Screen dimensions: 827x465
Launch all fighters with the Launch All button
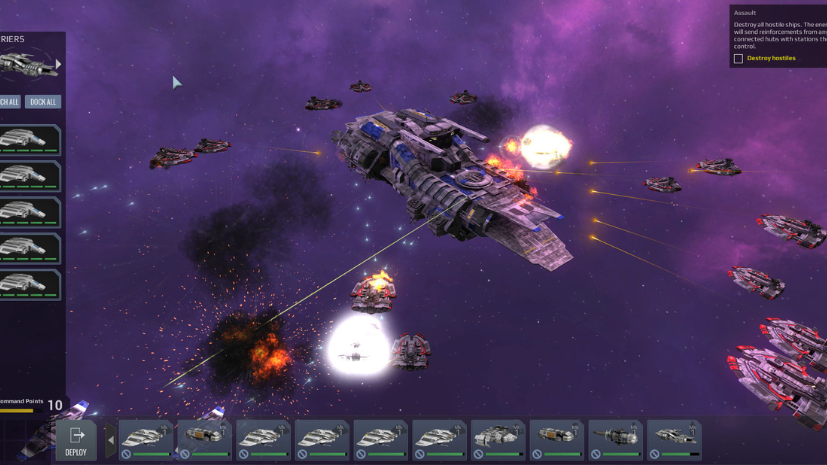click(8, 101)
